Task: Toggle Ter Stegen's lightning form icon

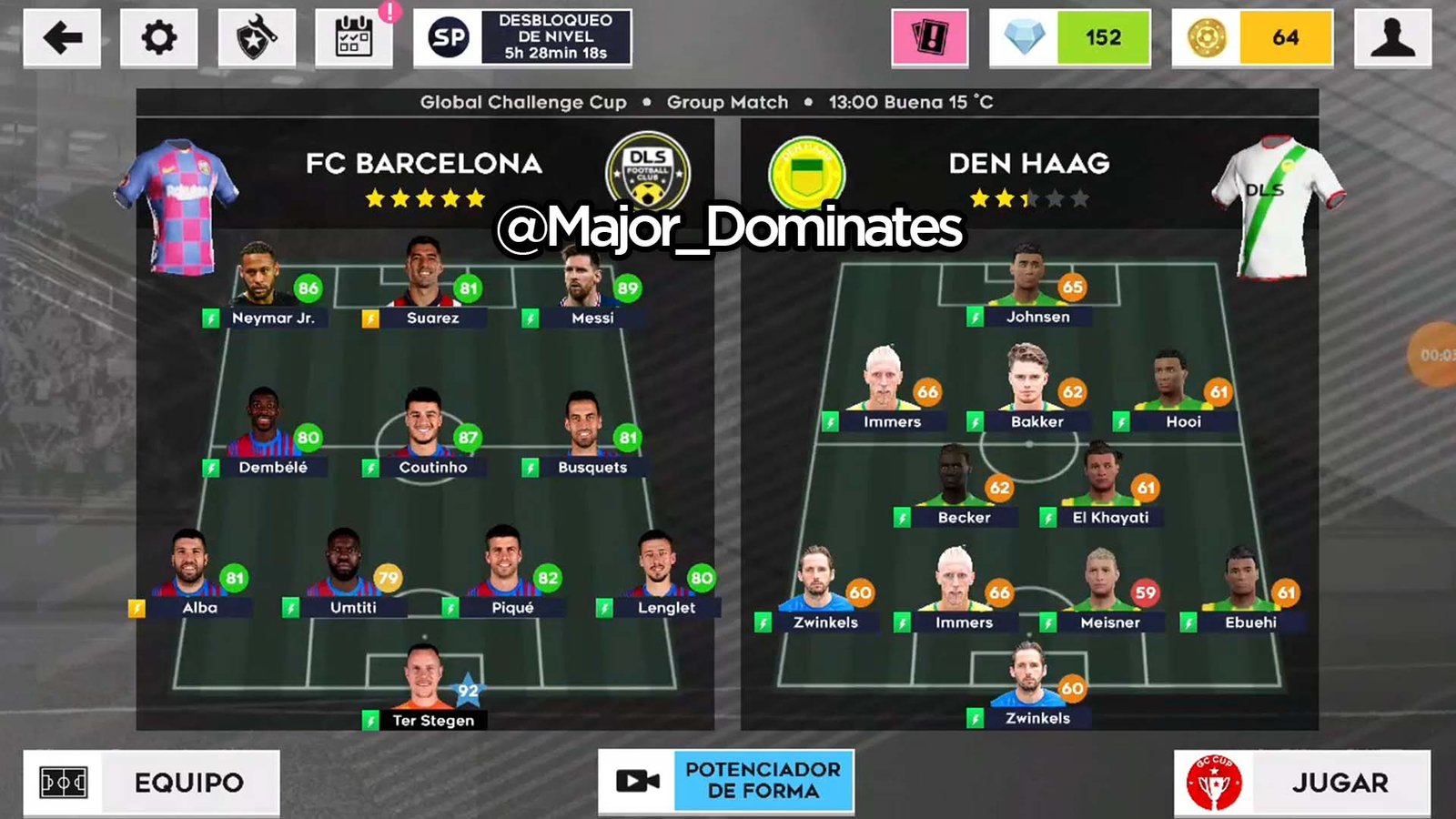Action: pos(369,722)
